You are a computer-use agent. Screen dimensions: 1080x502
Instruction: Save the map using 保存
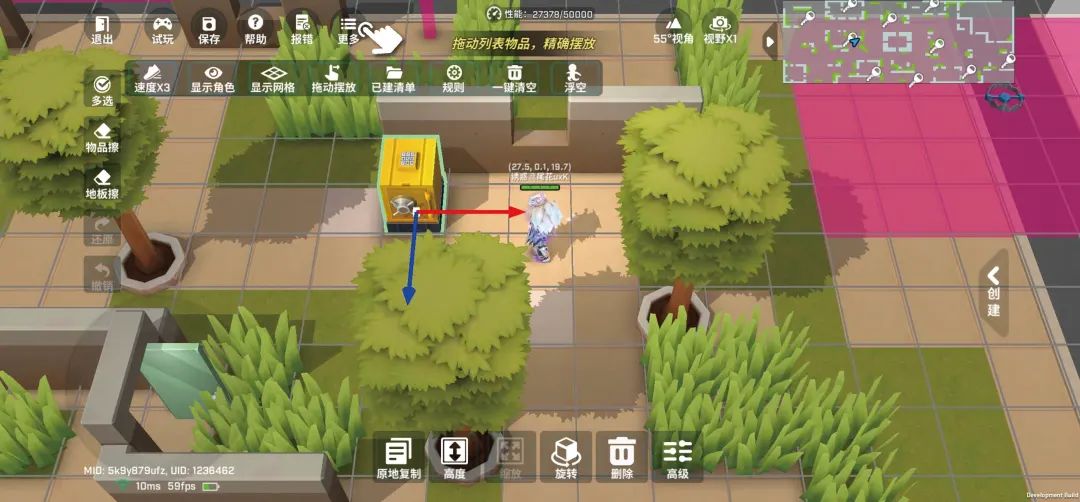pos(209,28)
